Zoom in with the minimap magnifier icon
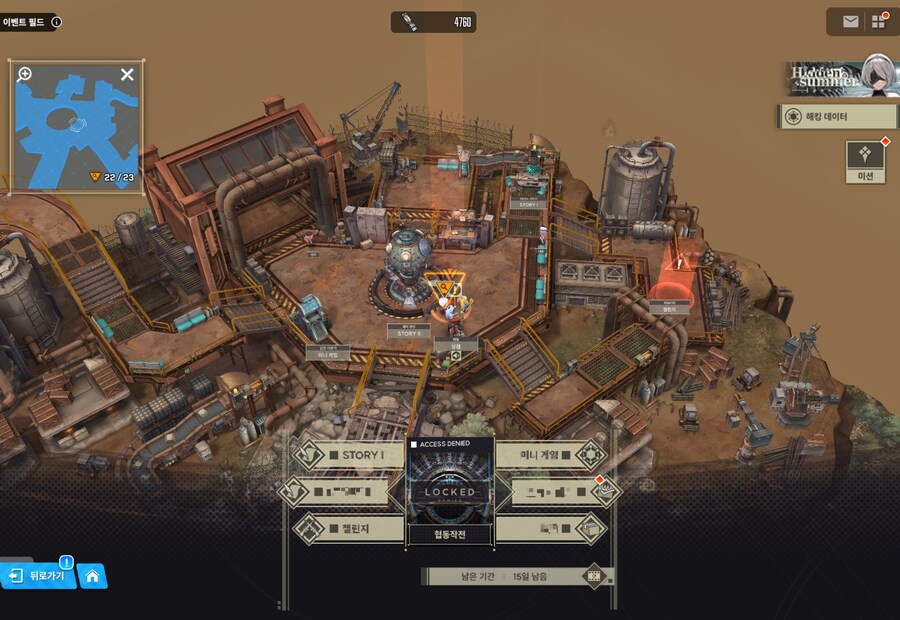Screen dimensions: 900x620 pos(25,74)
